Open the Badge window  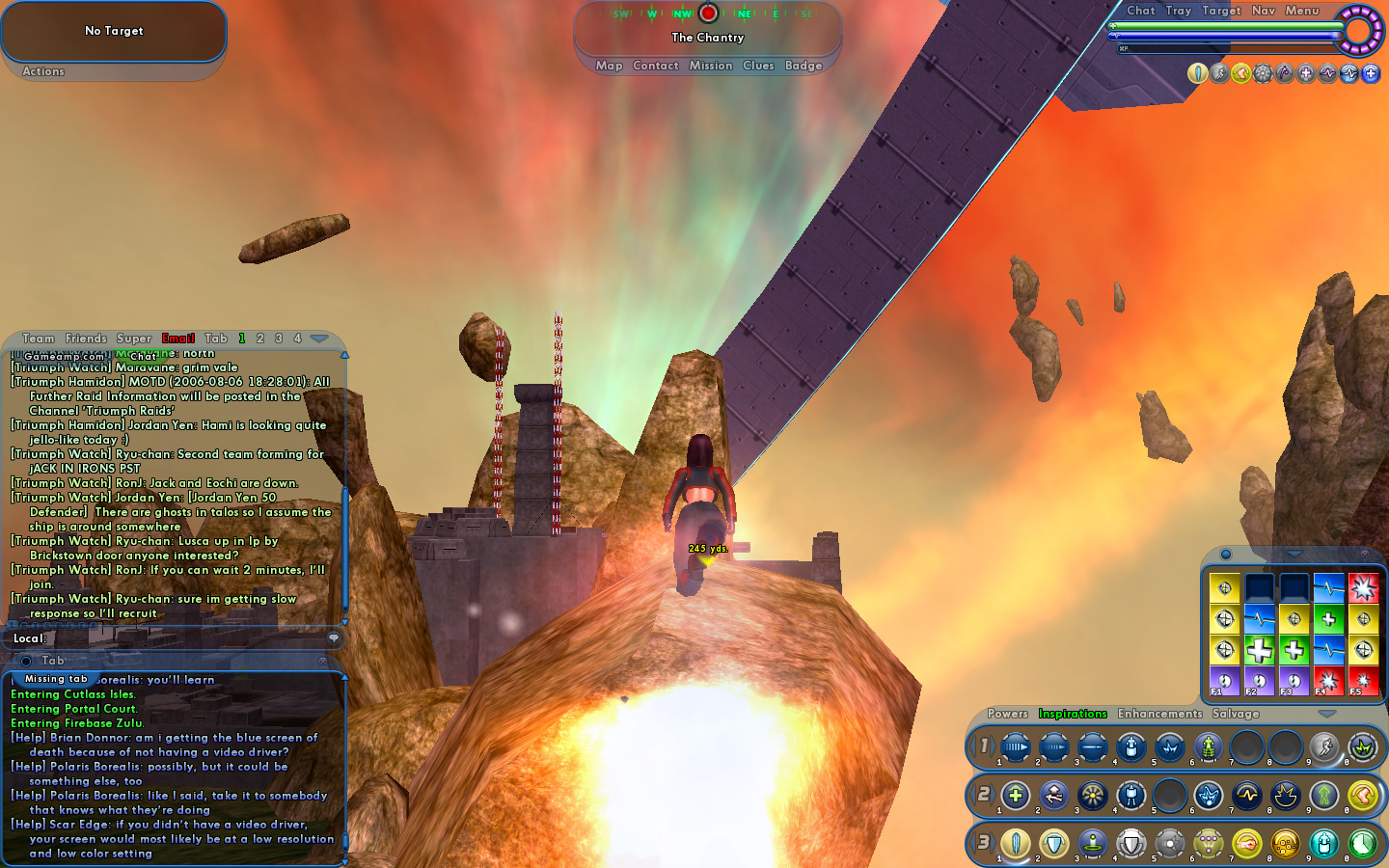pos(803,66)
